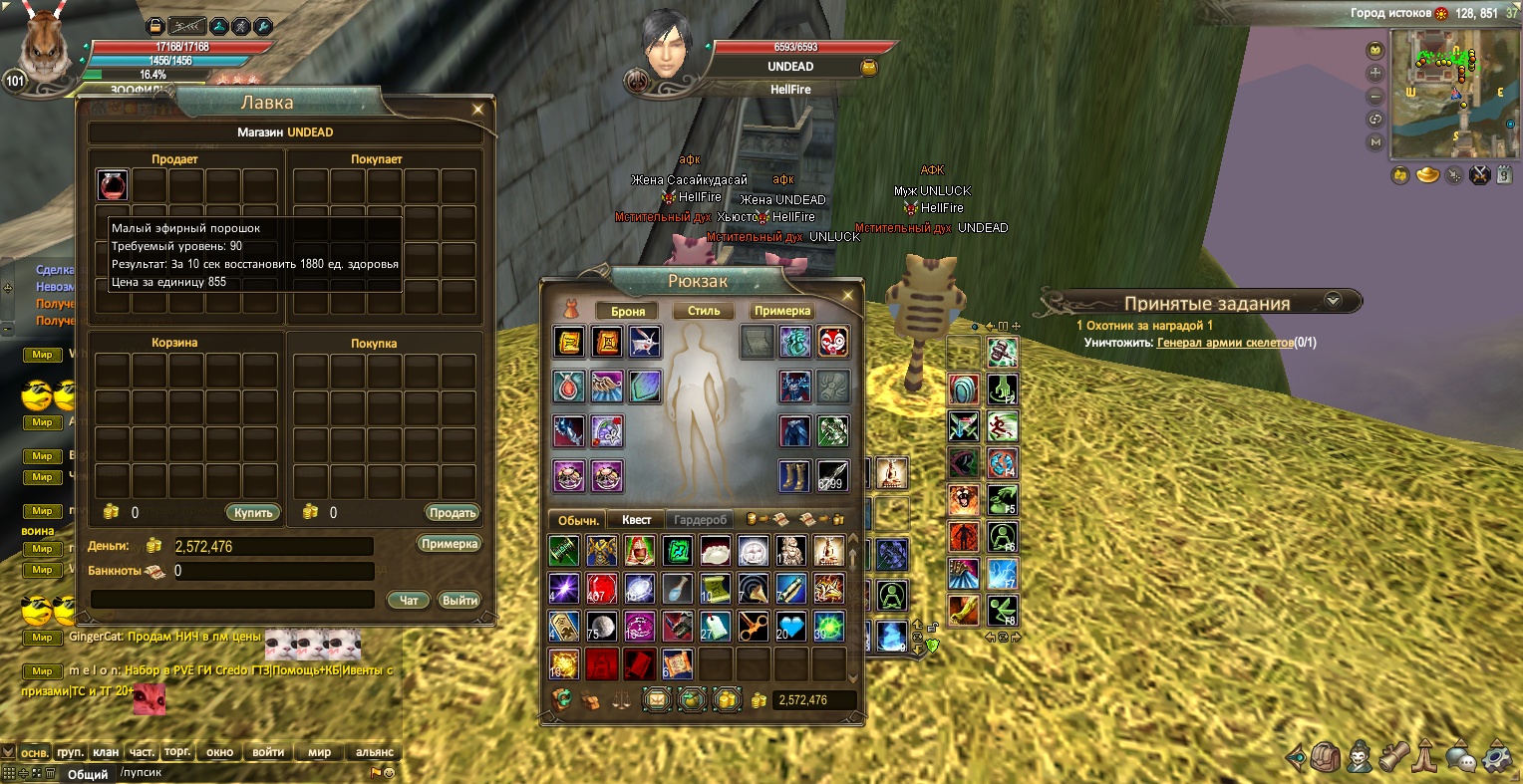Switch chat to the клан channel tab

click(106, 752)
